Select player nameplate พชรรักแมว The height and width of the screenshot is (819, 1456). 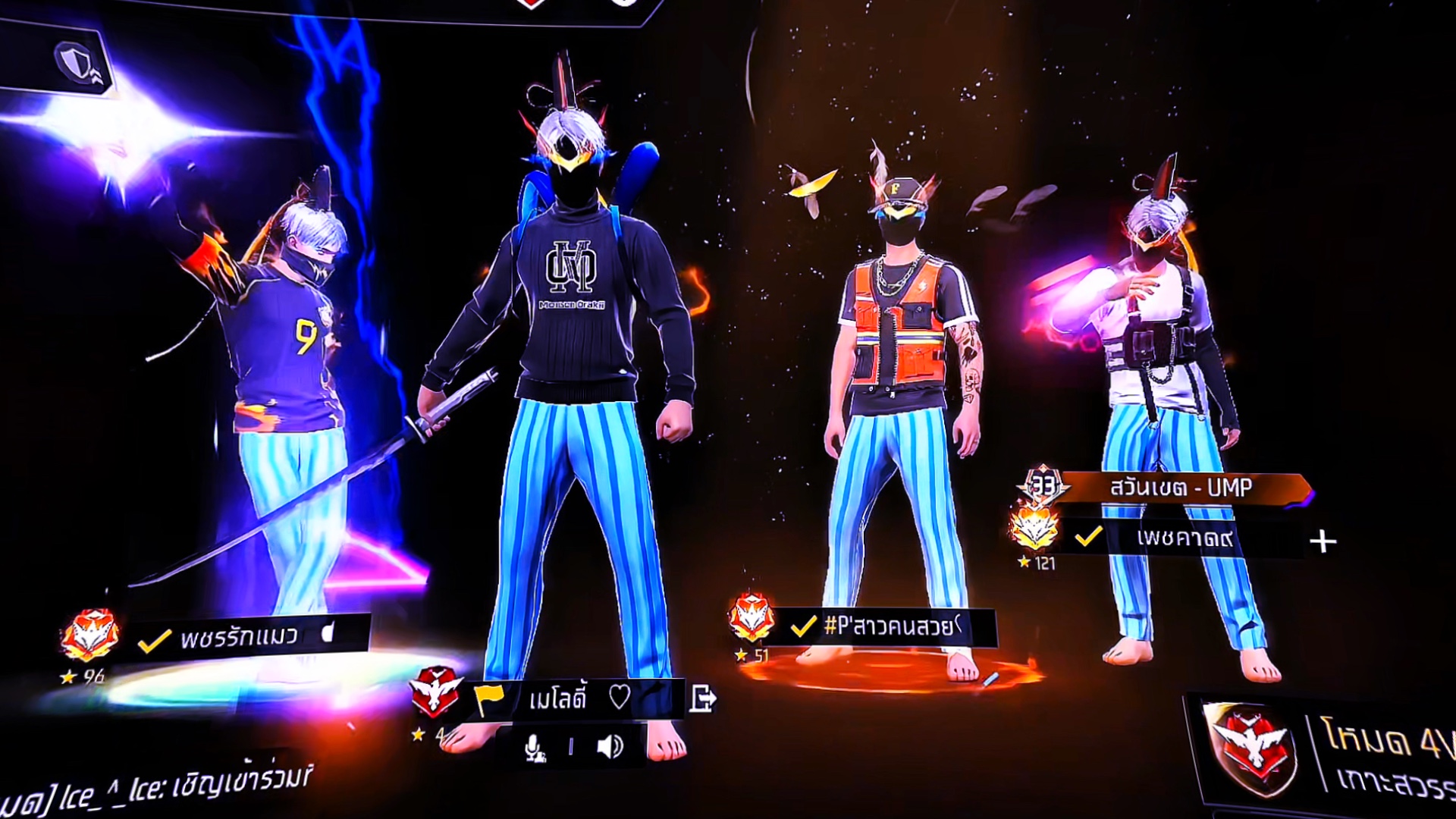[x=239, y=637]
